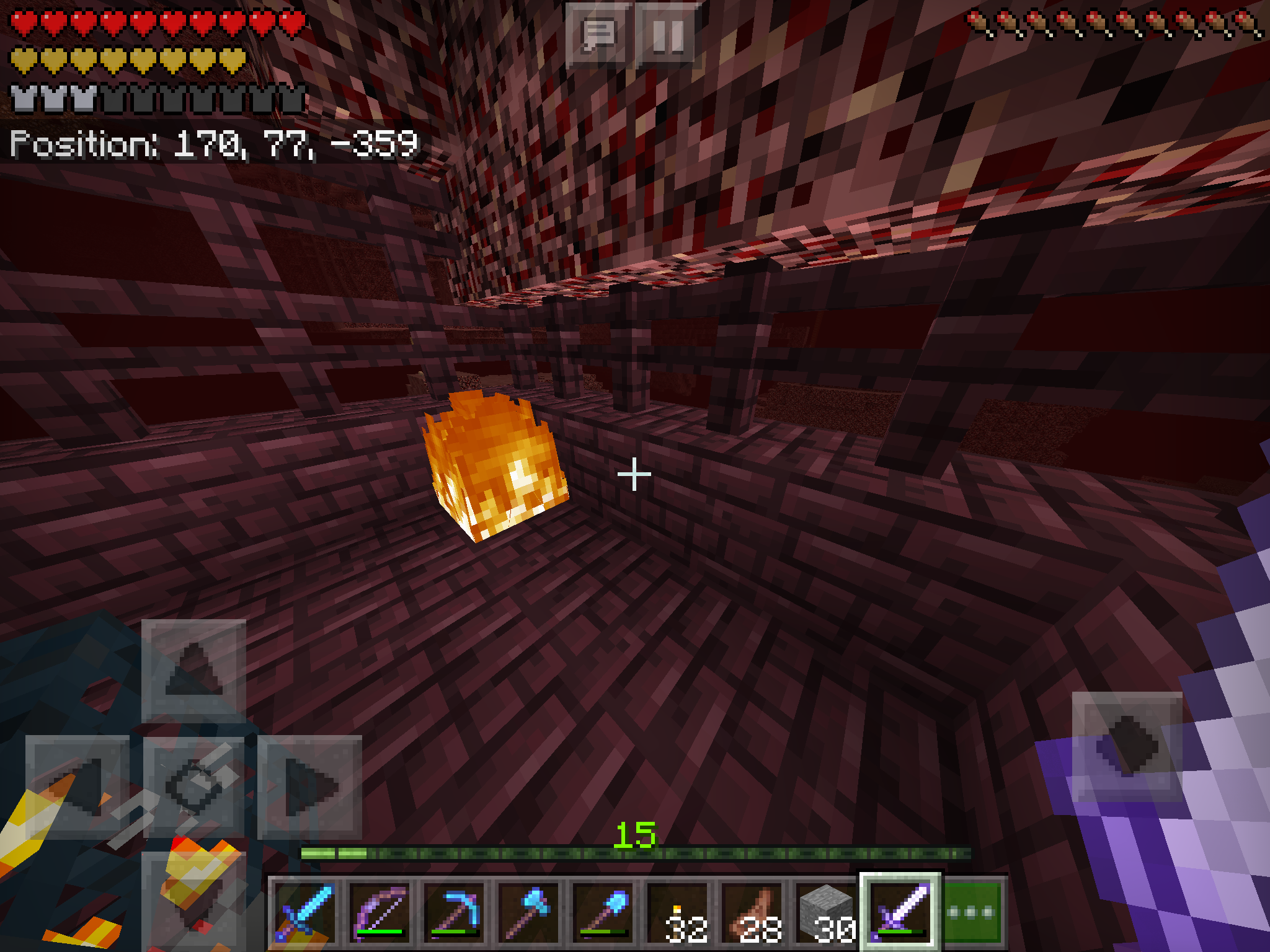Open the chat window

click(598, 35)
